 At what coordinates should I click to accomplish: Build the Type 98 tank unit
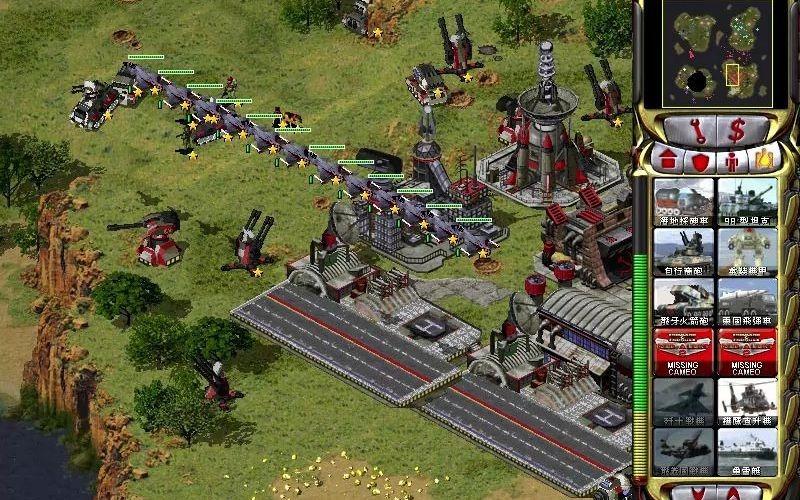point(746,201)
